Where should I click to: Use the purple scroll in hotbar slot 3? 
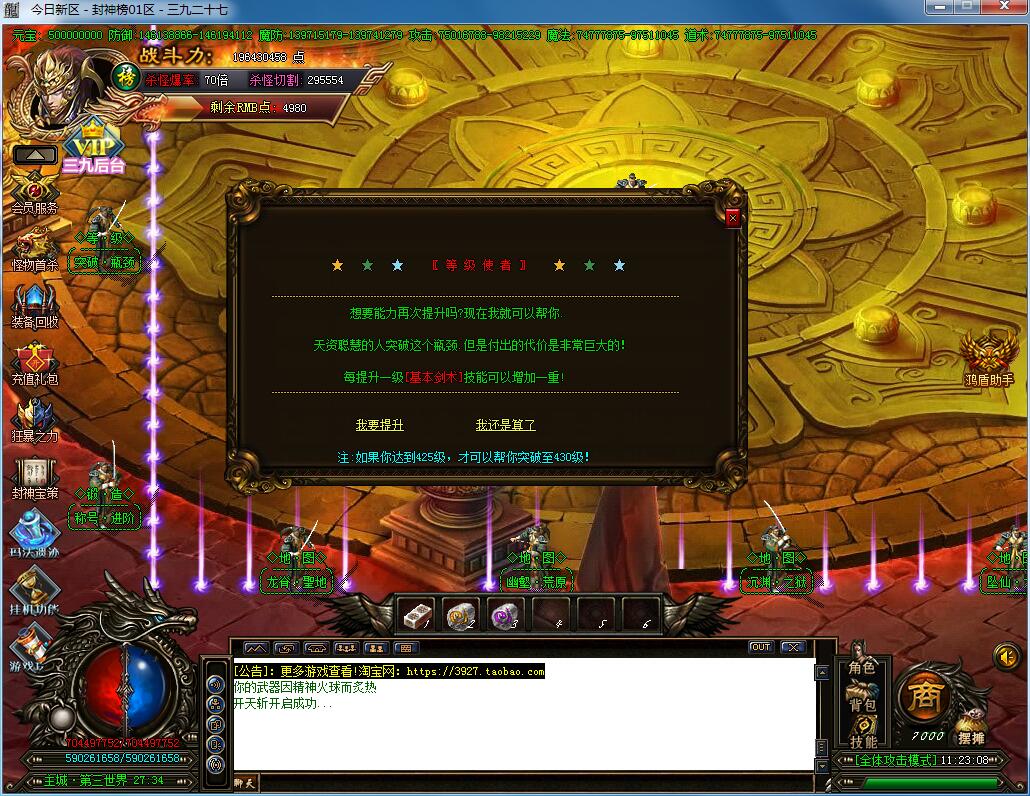(x=505, y=615)
